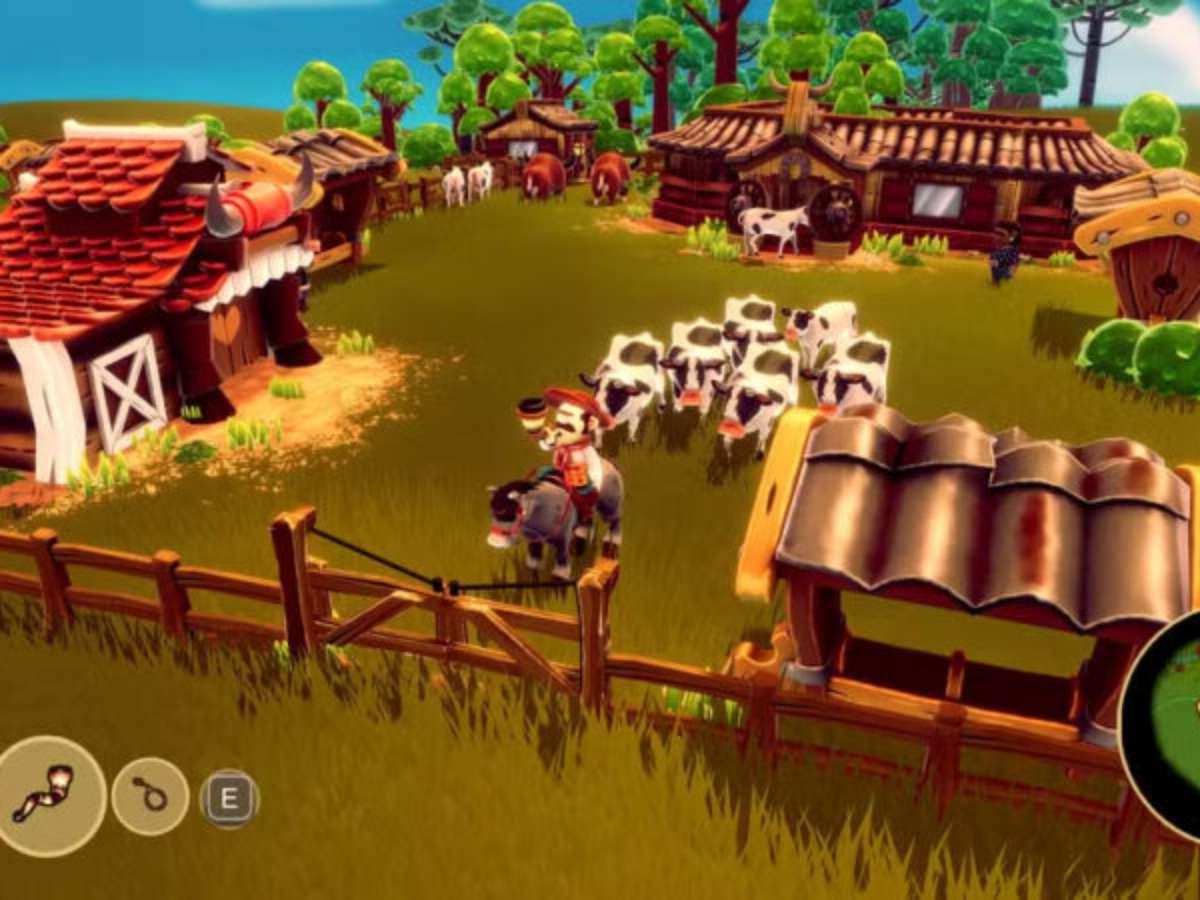Select the horn item slot
Viewport: 1200px width, 900px height.
click(46, 795)
